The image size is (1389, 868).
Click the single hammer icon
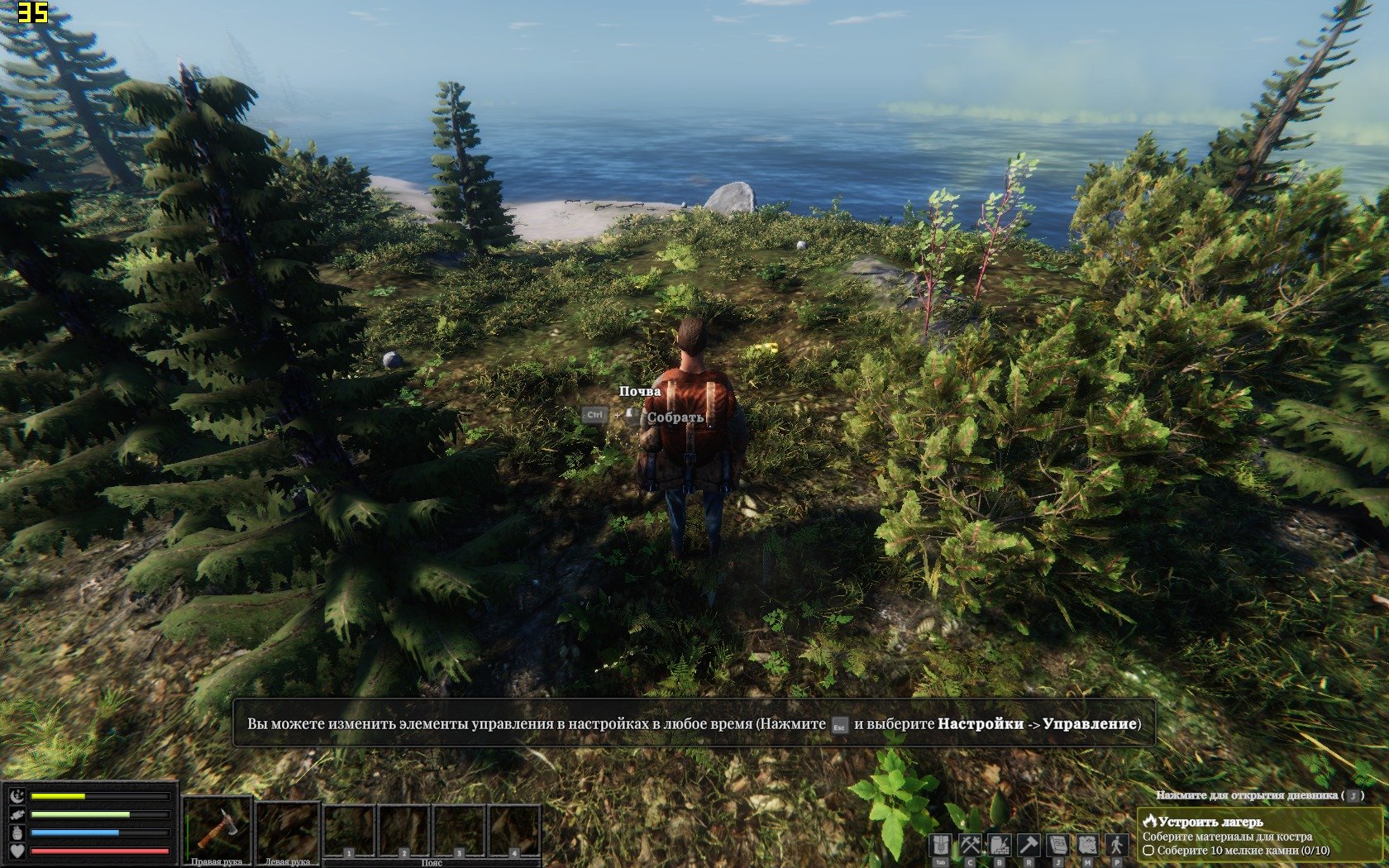(1029, 846)
